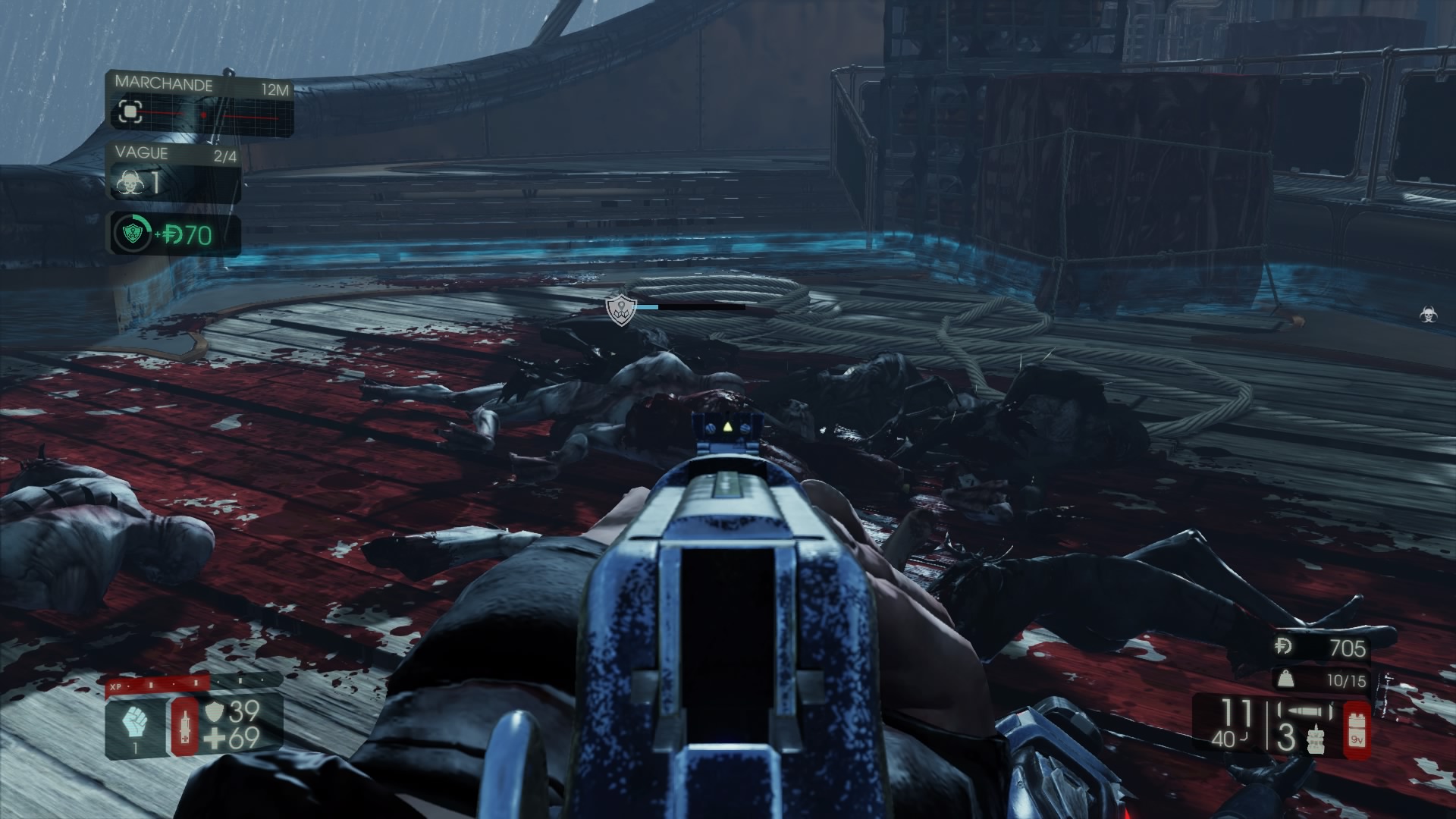Select the Vague wave biohazard skull icon
1456x819 pixels.
(x=129, y=183)
